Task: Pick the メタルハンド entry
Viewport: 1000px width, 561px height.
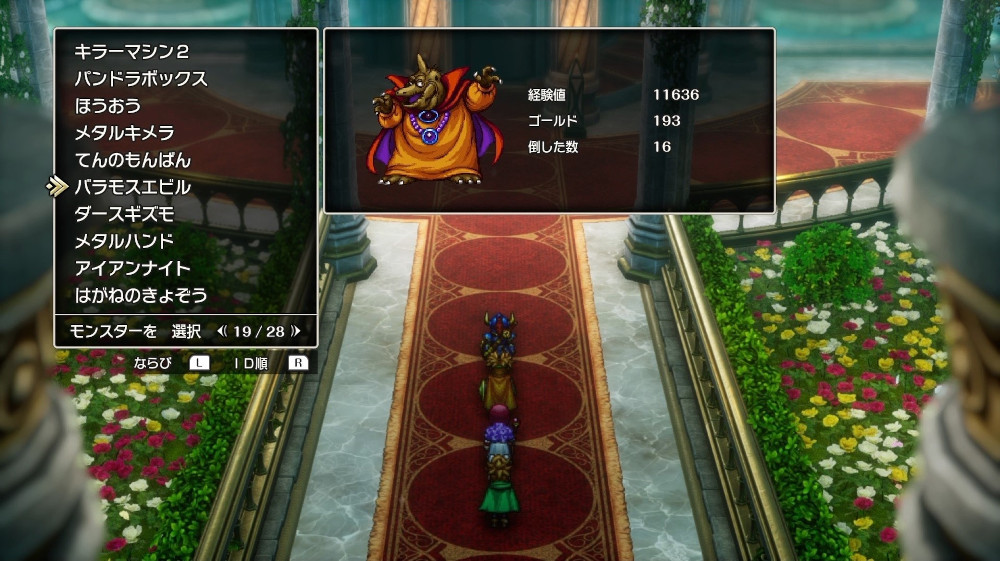Action: [125, 241]
